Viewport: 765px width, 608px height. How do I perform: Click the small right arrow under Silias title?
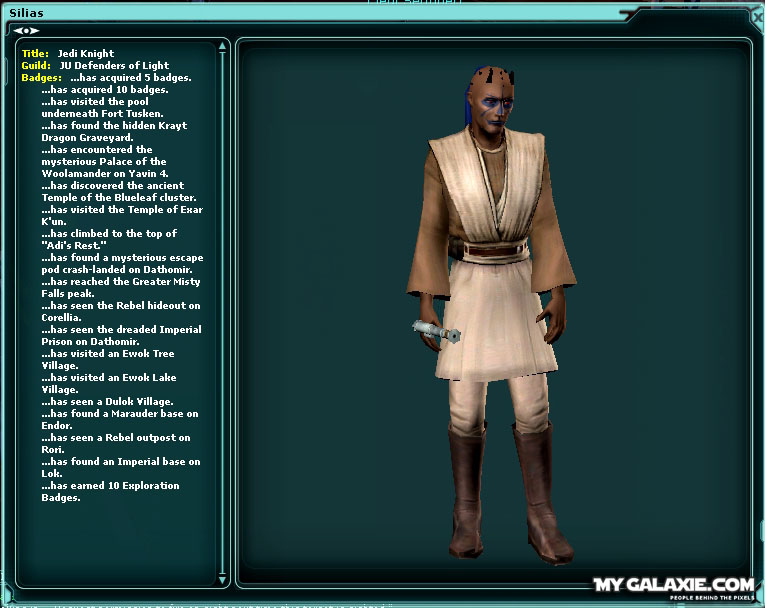pyautogui.click(x=36, y=30)
